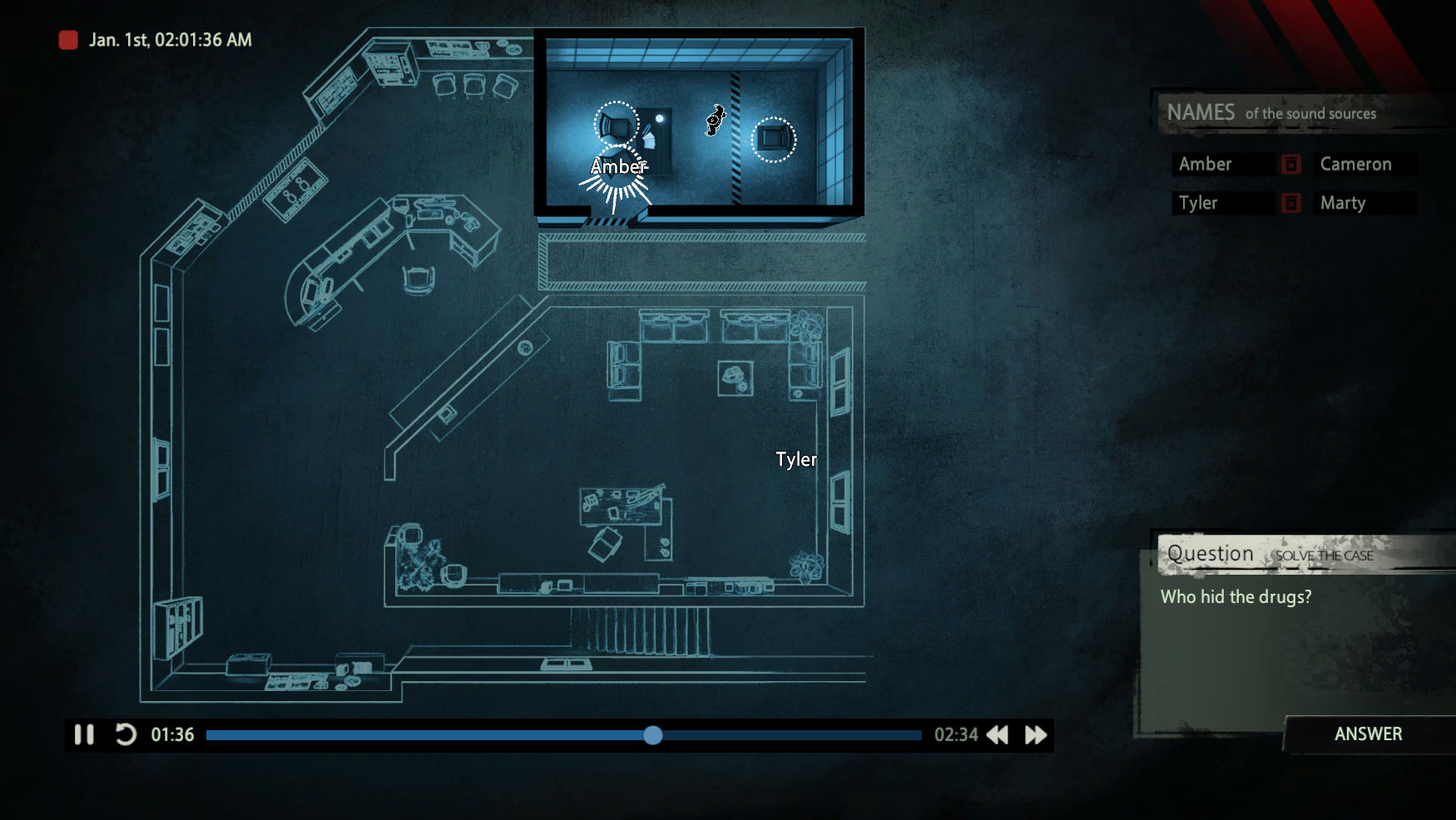Click the Amber name slot in the panel
The height and width of the screenshot is (820, 1456).
tap(1221, 164)
